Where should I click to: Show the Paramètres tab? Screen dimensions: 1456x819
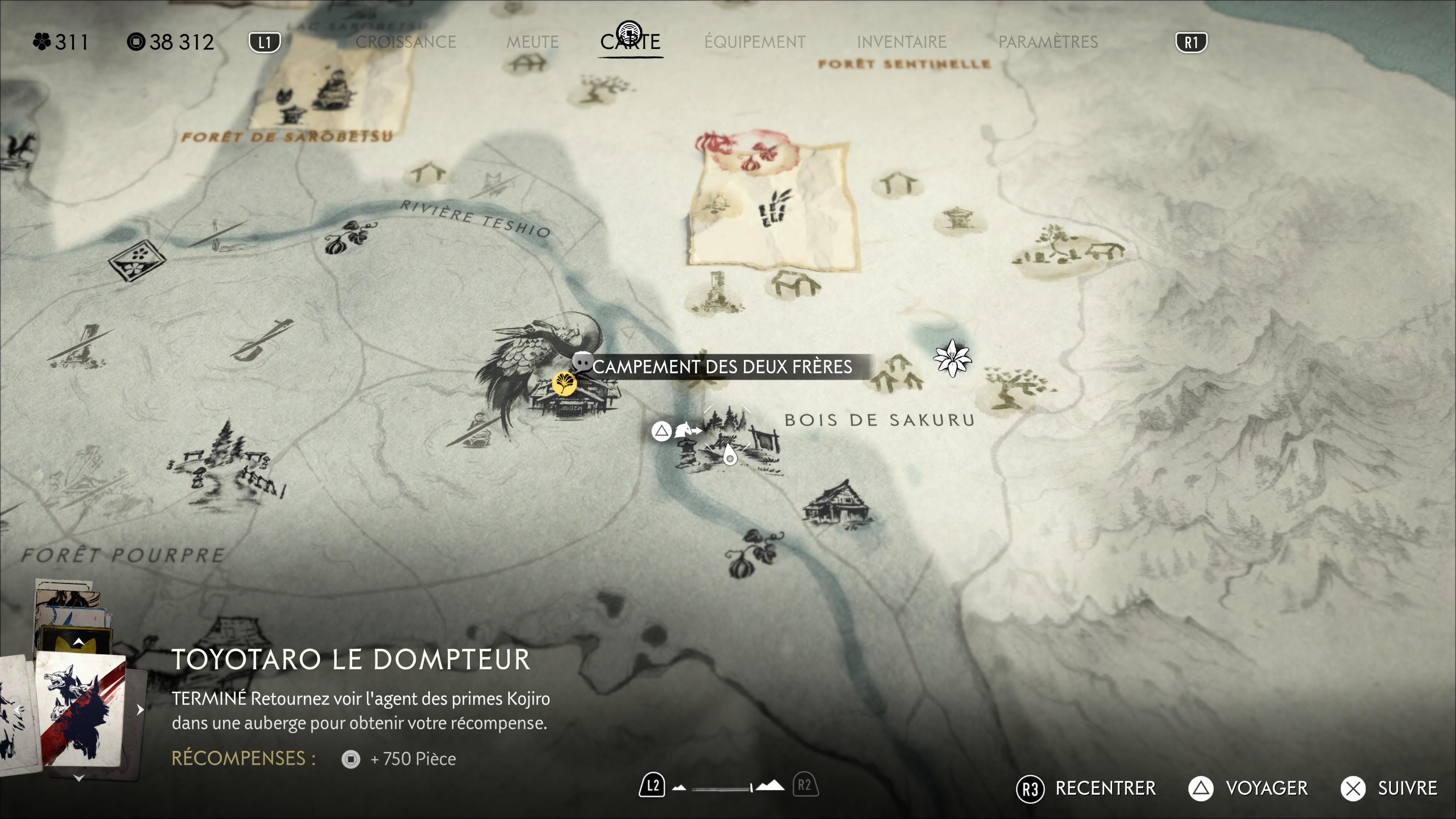[x=1047, y=42]
